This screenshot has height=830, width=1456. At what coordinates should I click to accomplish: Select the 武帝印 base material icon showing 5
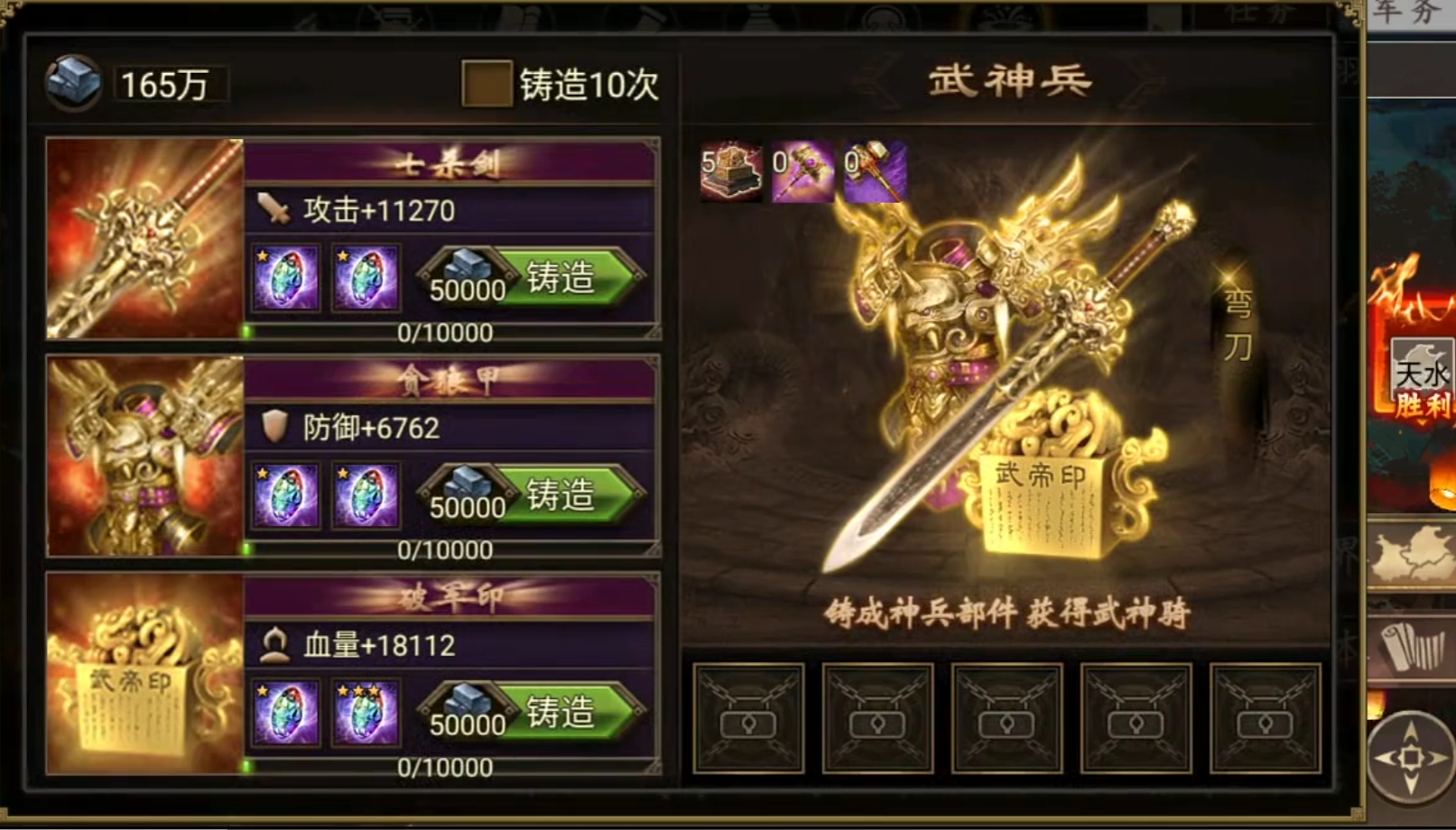click(731, 171)
